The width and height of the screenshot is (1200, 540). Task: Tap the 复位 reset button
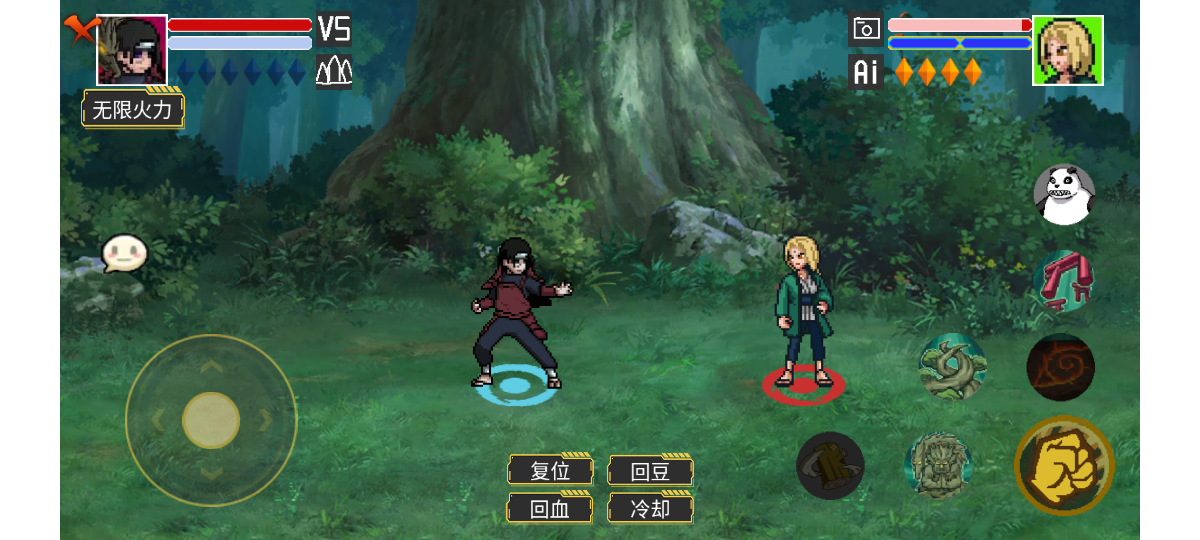tap(550, 470)
